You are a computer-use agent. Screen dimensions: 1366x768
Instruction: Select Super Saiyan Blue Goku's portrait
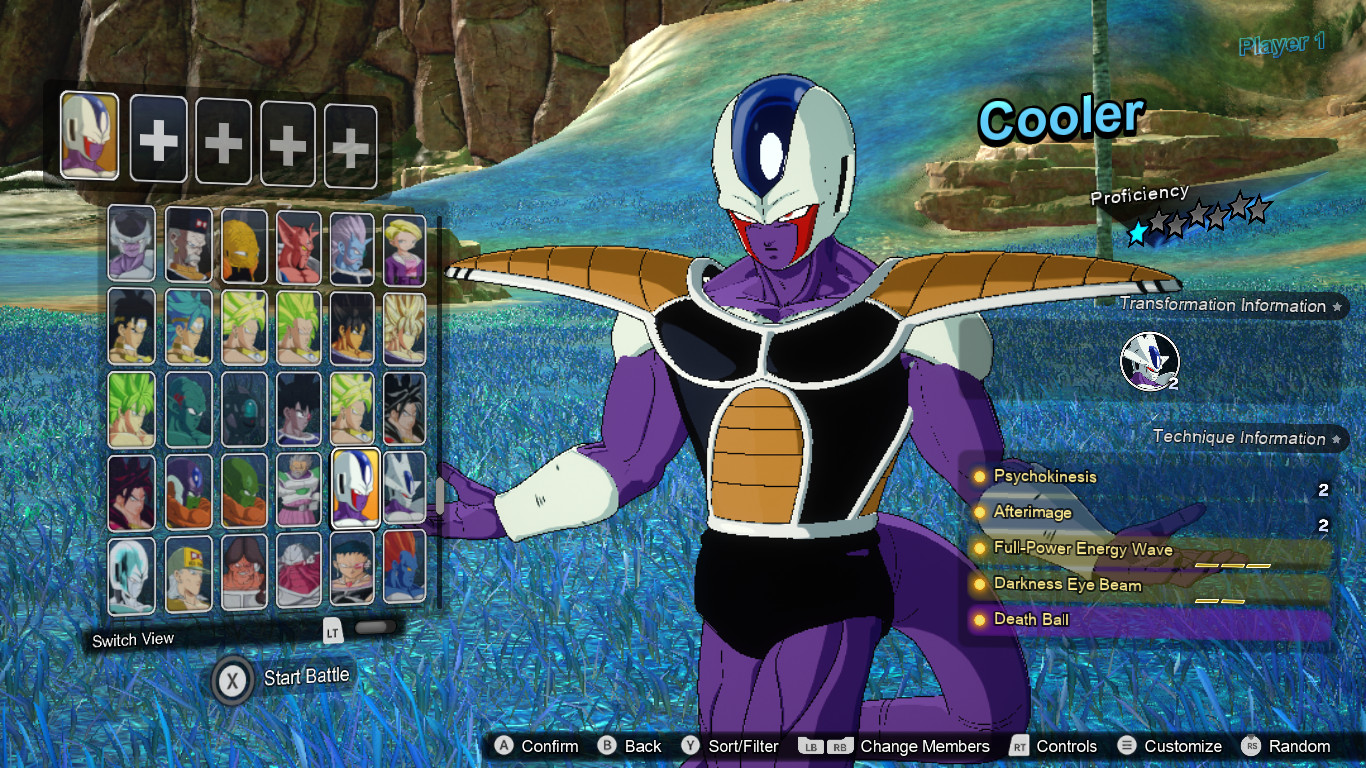click(x=186, y=325)
